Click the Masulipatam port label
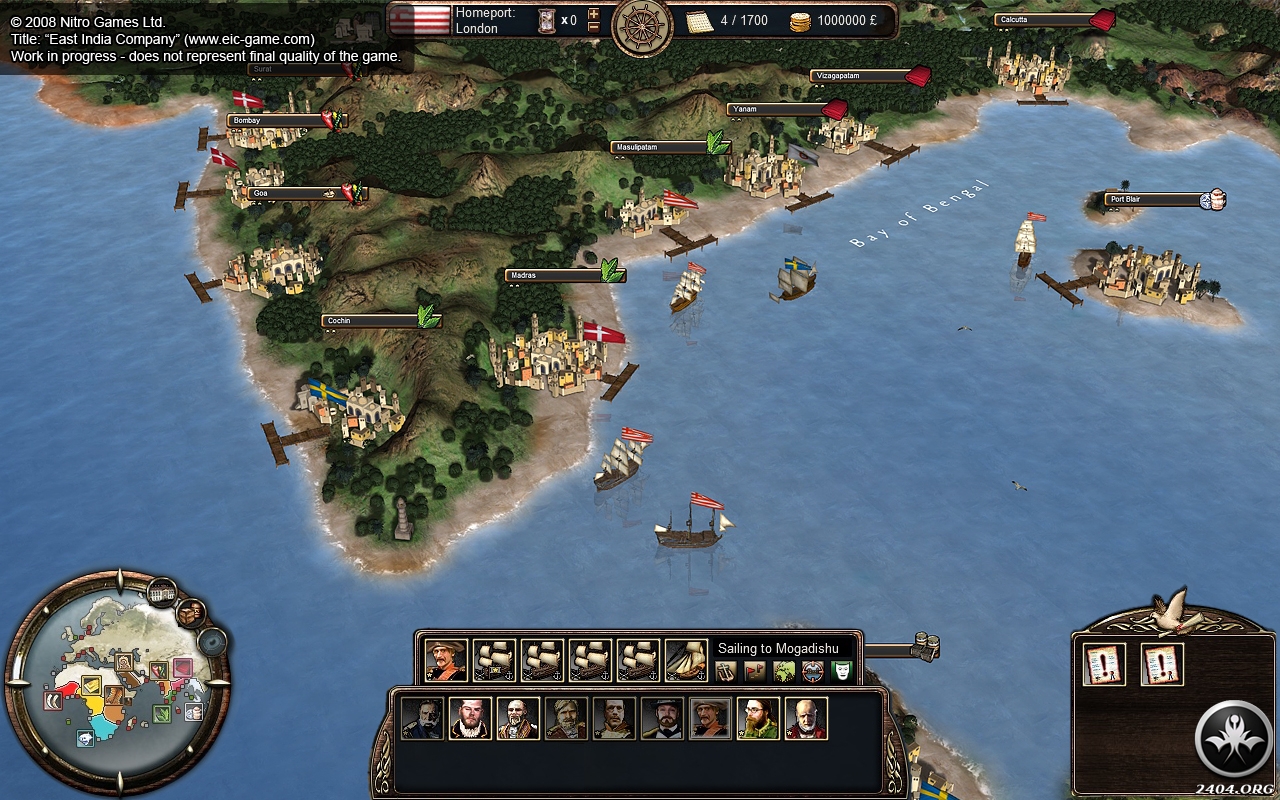The image size is (1280, 800). tap(659, 147)
